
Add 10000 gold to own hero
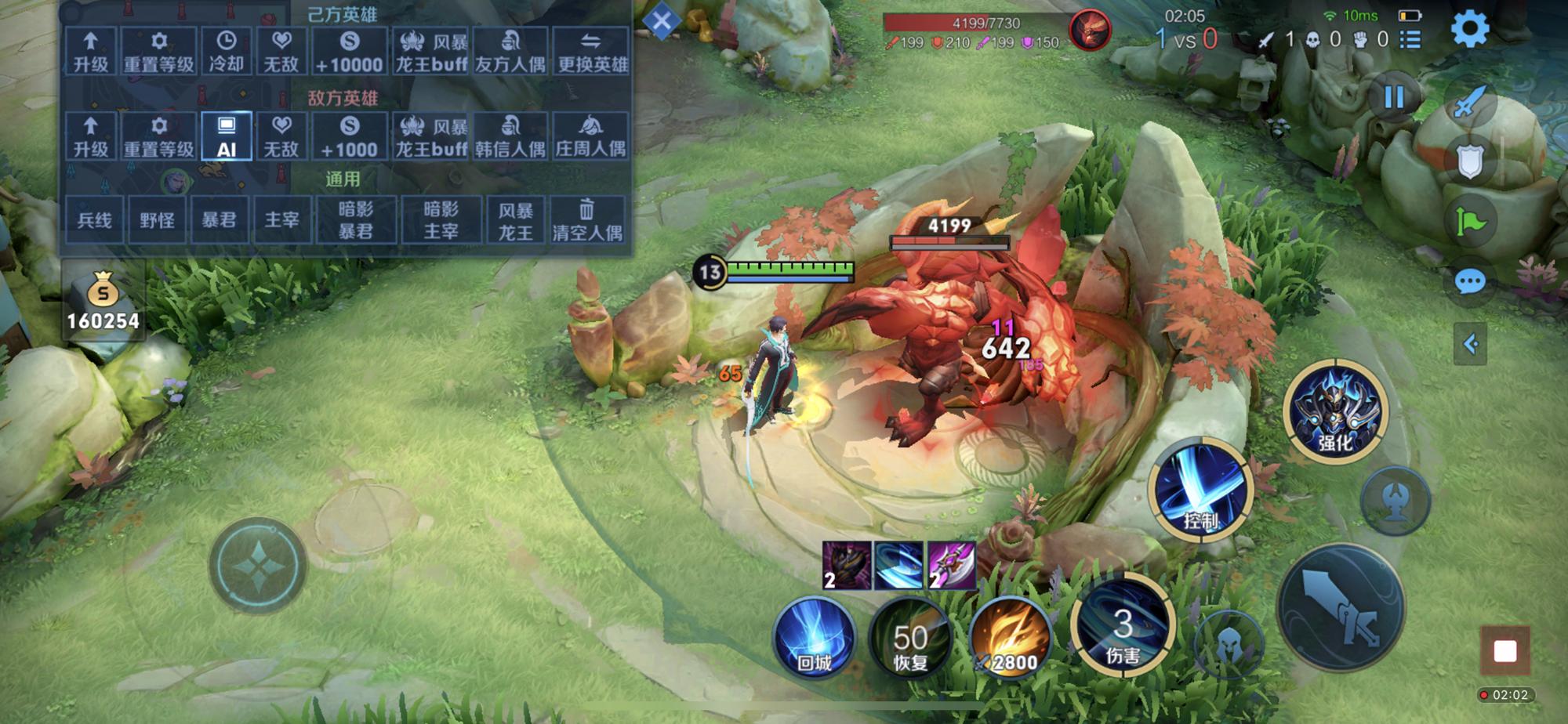[350, 52]
